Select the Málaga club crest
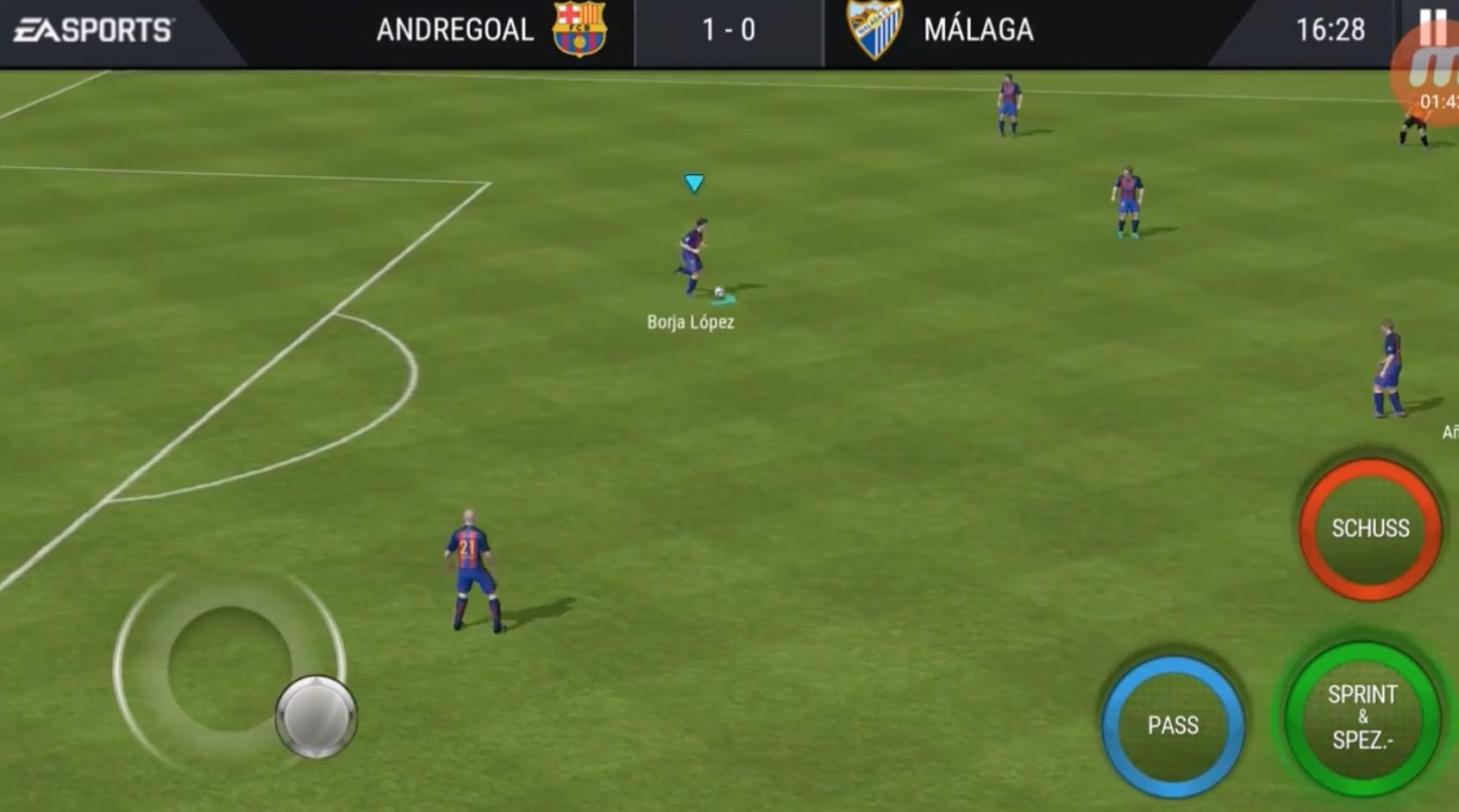The width and height of the screenshot is (1459, 812). pyautogui.click(x=876, y=29)
